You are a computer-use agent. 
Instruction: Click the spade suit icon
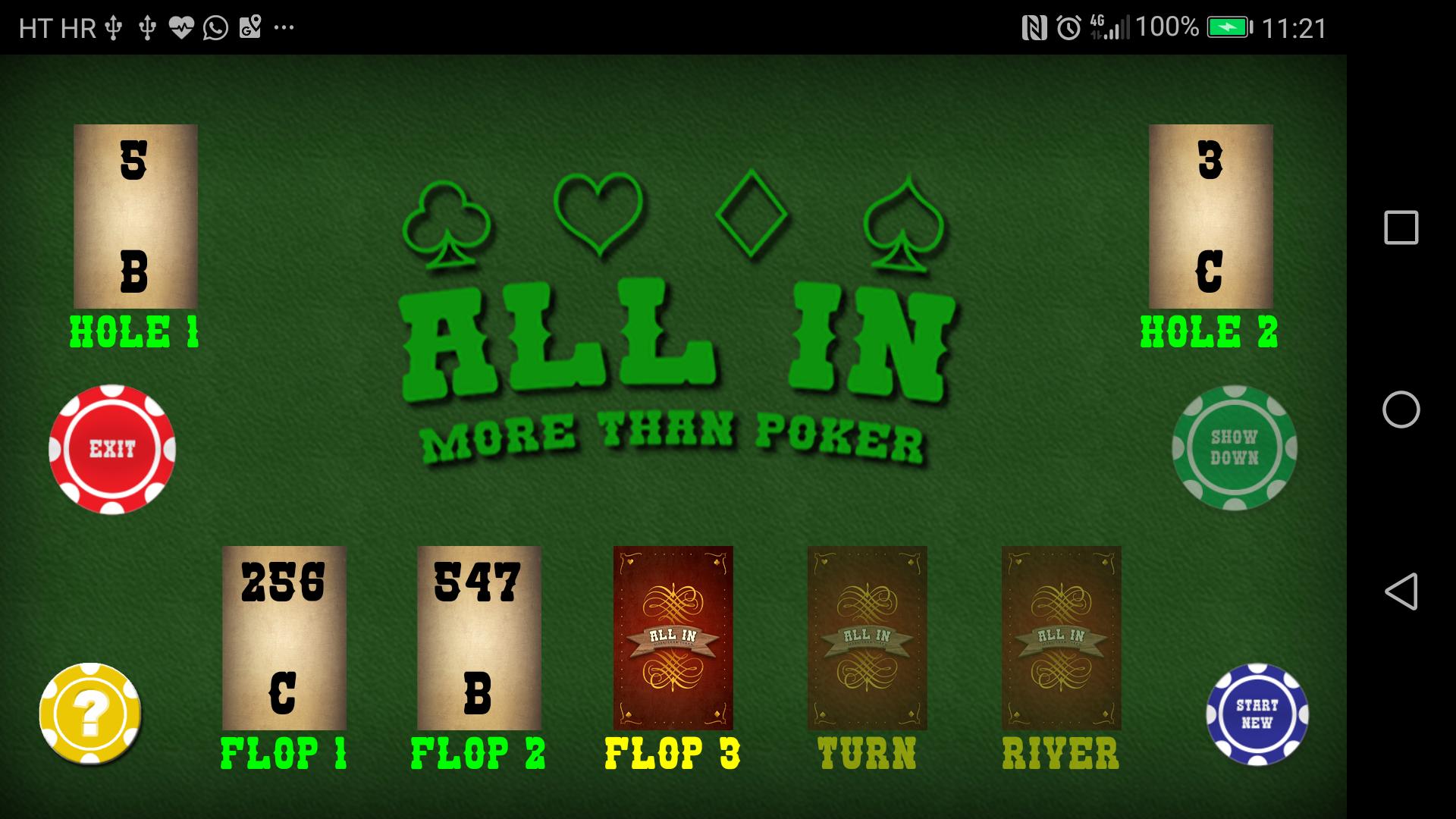pos(902,220)
